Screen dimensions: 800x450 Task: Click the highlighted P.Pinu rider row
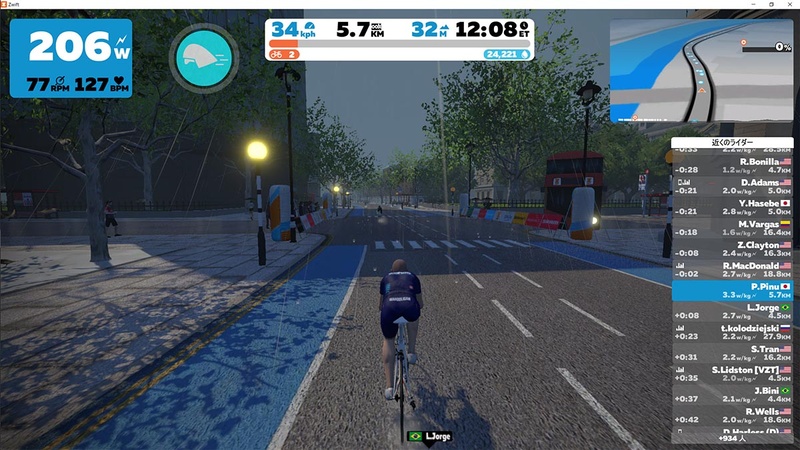click(735, 291)
